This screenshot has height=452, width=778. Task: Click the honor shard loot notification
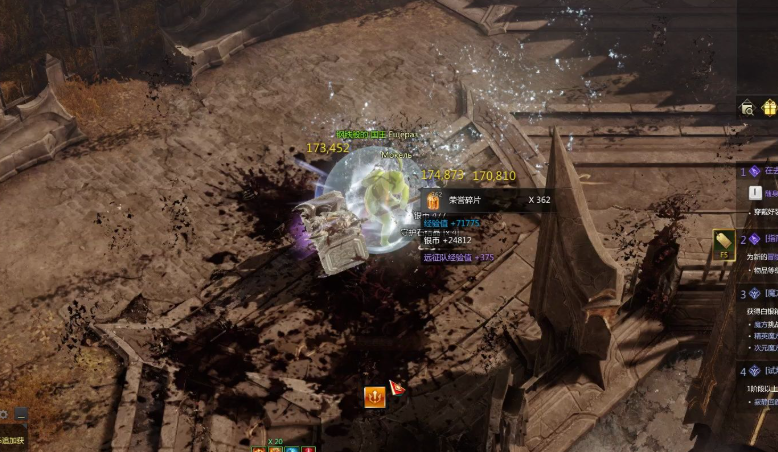point(488,200)
